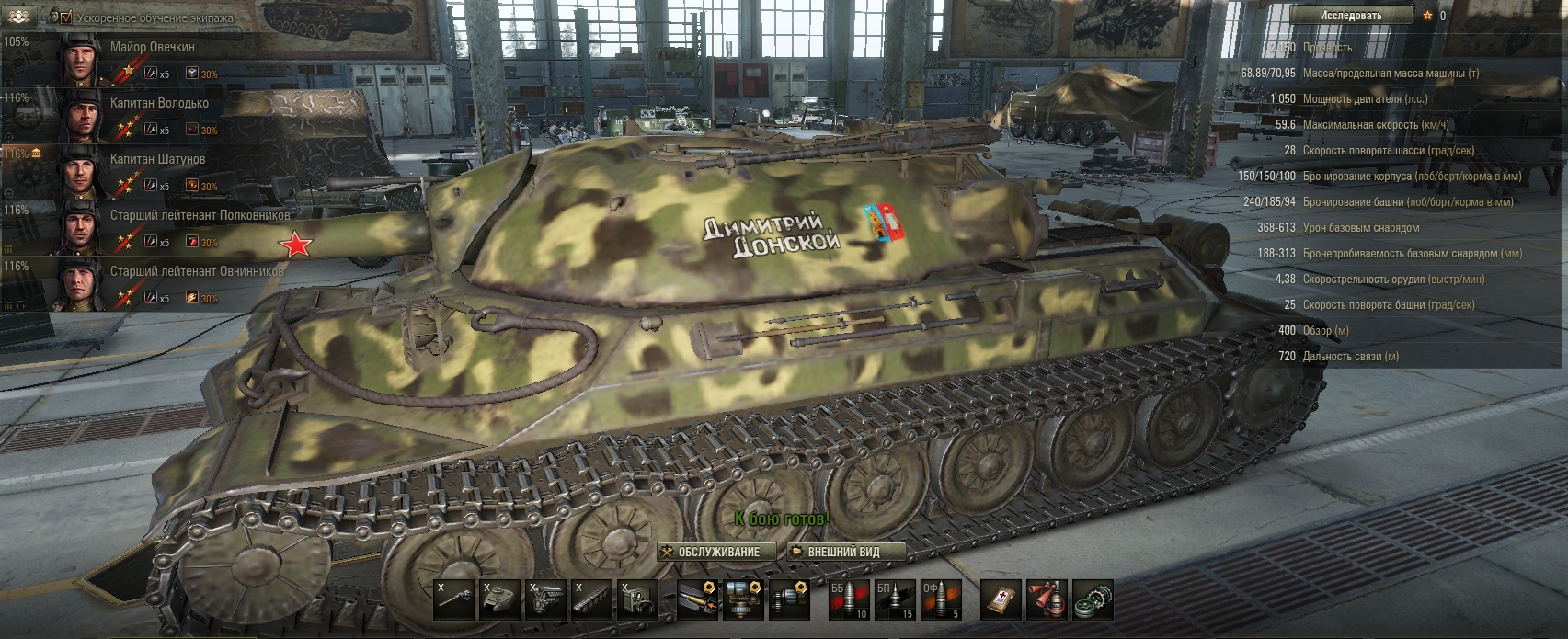Select the ОФ high-explosive shell slot
The height and width of the screenshot is (639, 1568).
point(941,599)
